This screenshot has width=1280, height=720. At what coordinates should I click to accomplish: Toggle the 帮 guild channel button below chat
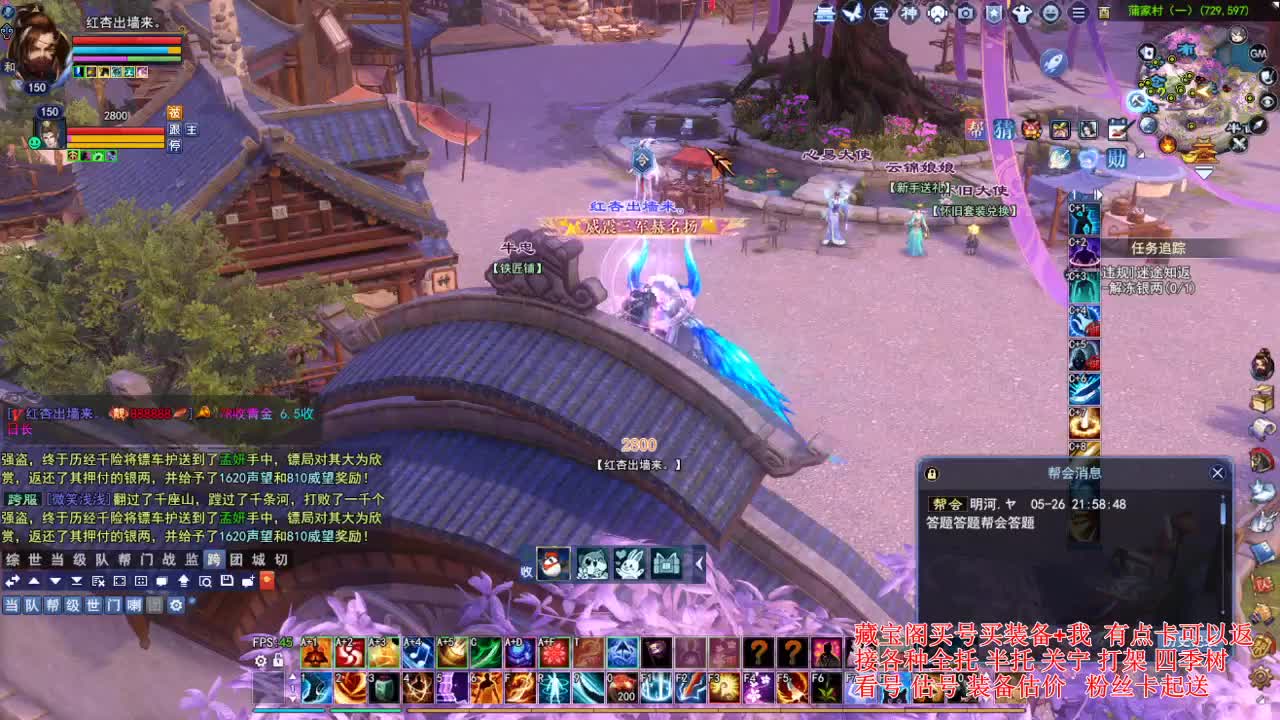(x=52, y=605)
